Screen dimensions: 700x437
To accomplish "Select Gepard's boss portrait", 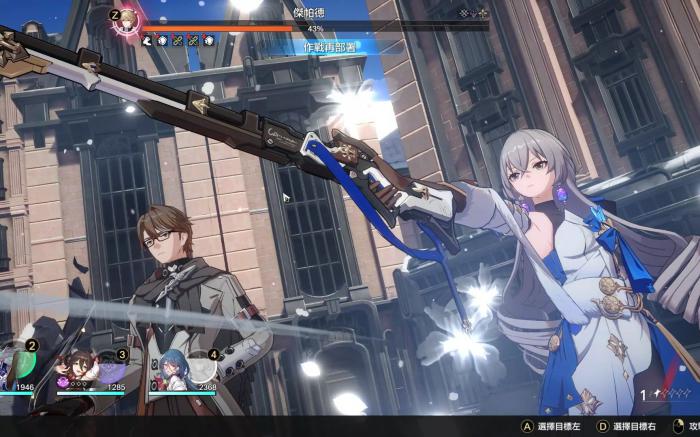I will point(127,22).
